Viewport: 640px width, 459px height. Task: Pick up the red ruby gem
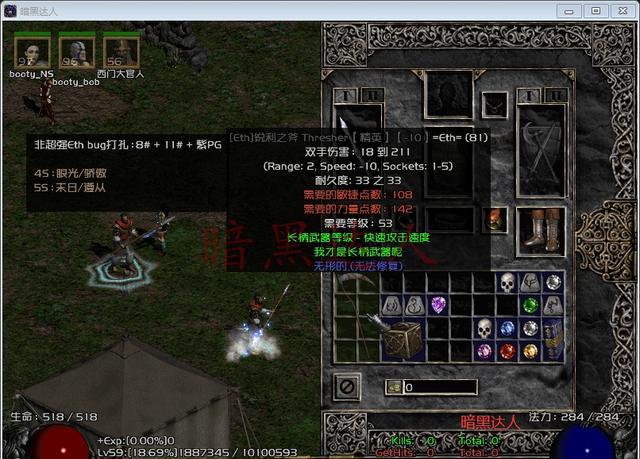(x=508, y=351)
